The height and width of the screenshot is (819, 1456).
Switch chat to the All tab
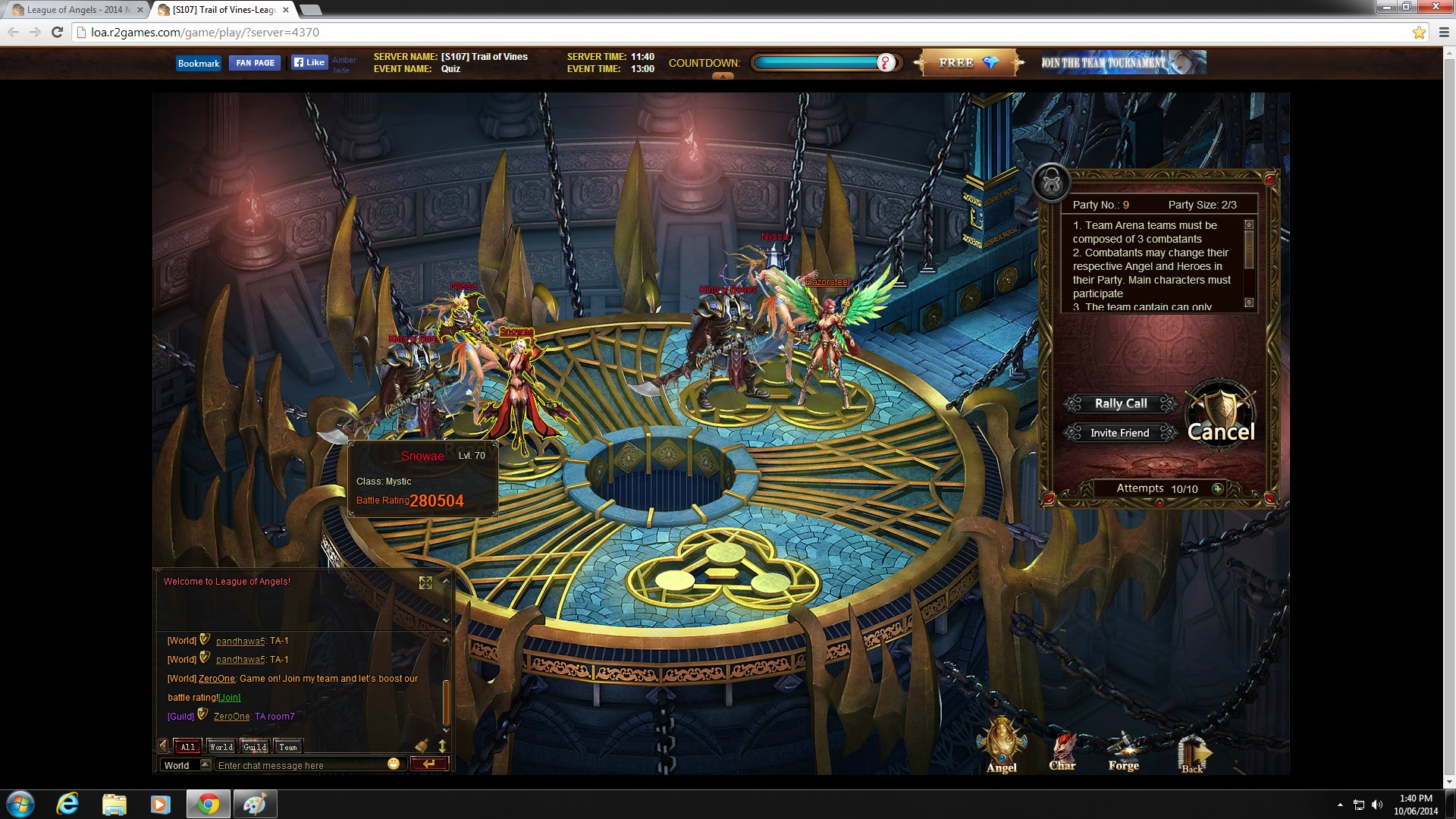click(x=187, y=747)
